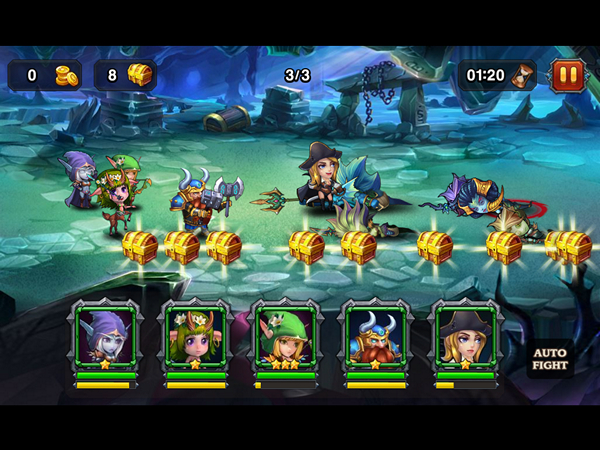Select the purple-skinned dark elf hero portrait
The height and width of the screenshot is (450, 600).
pyautogui.click(x=105, y=337)
